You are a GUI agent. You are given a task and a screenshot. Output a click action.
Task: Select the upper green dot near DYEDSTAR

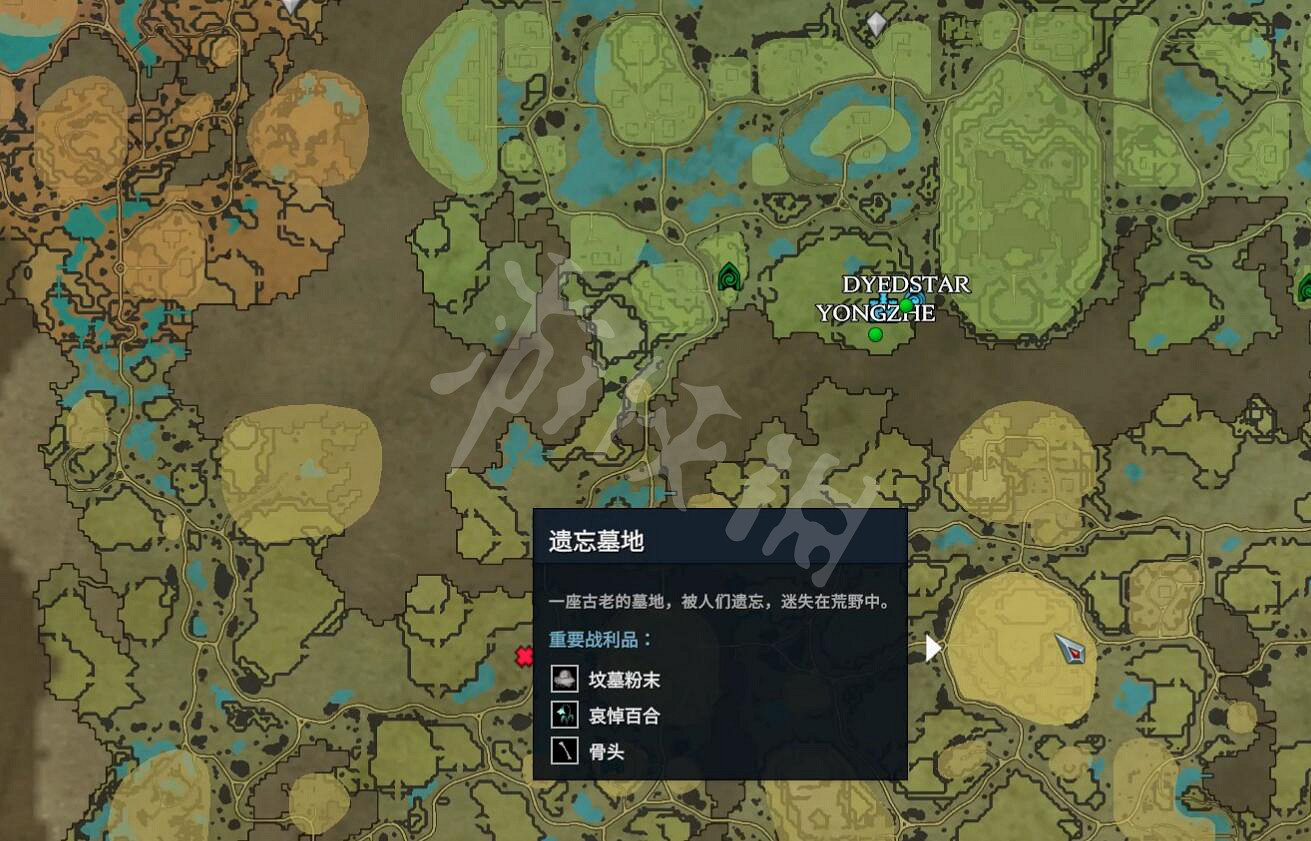click(x=905, y=303)
